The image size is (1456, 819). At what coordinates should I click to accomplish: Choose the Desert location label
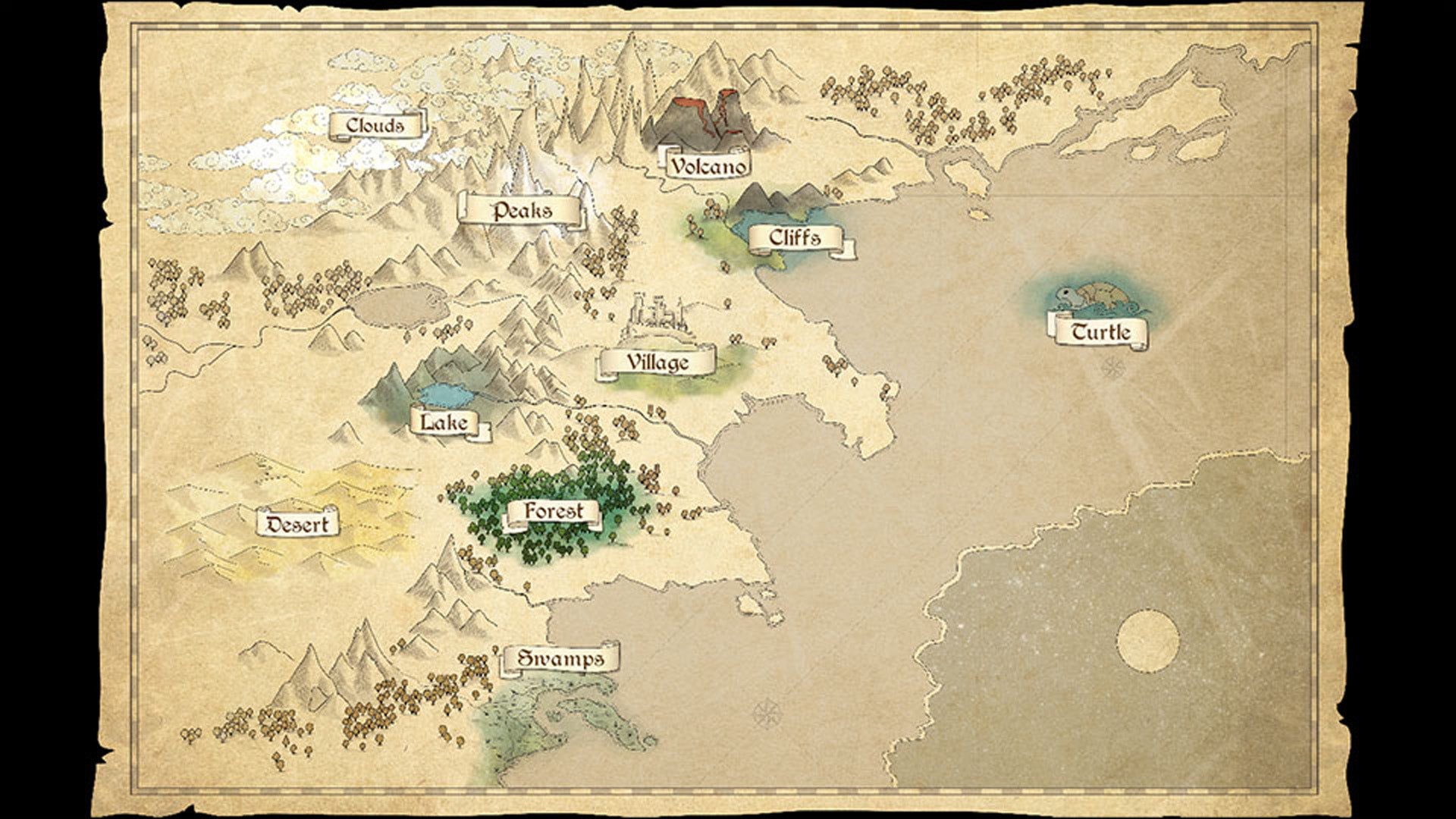click(x=297, y=524)
